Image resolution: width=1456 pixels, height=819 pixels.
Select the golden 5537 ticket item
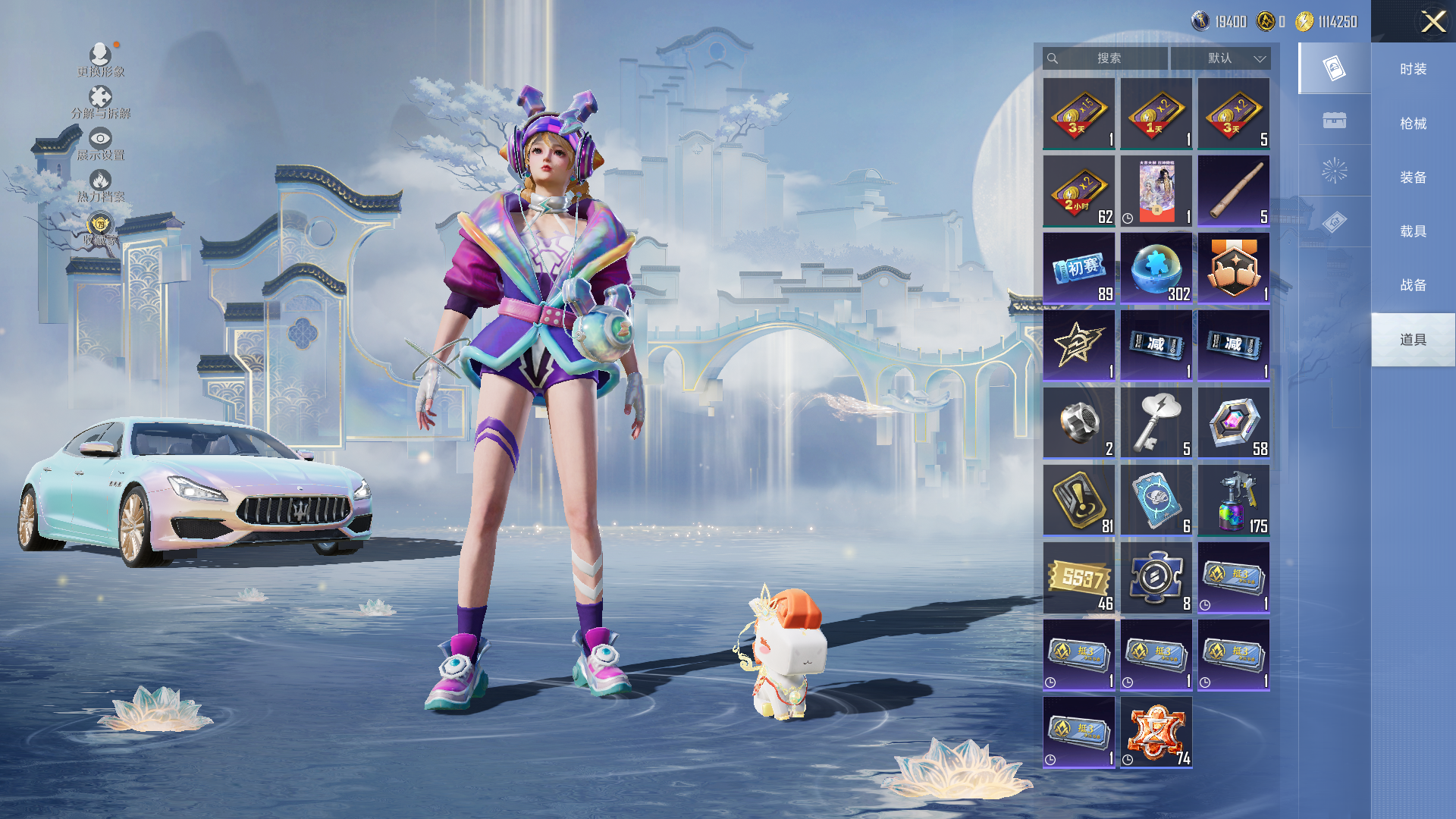(x=1078, y=578)
